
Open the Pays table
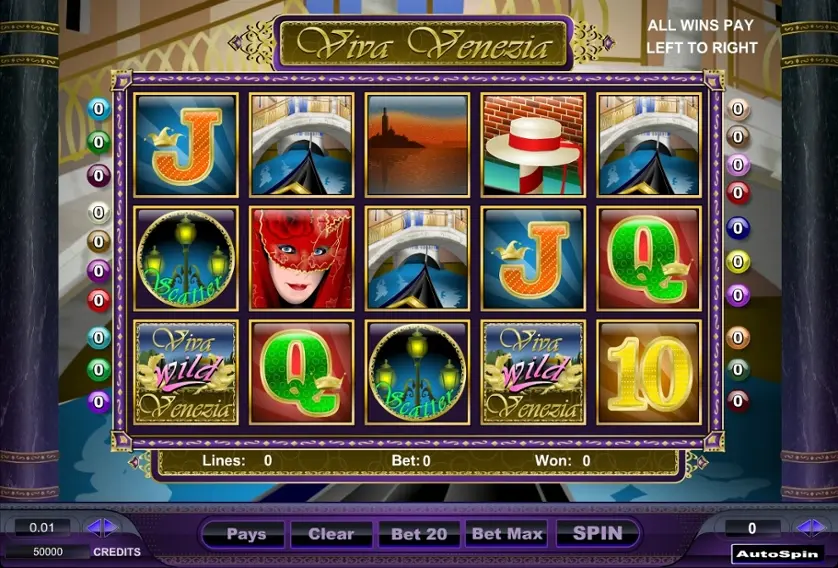tap(246, 534)
